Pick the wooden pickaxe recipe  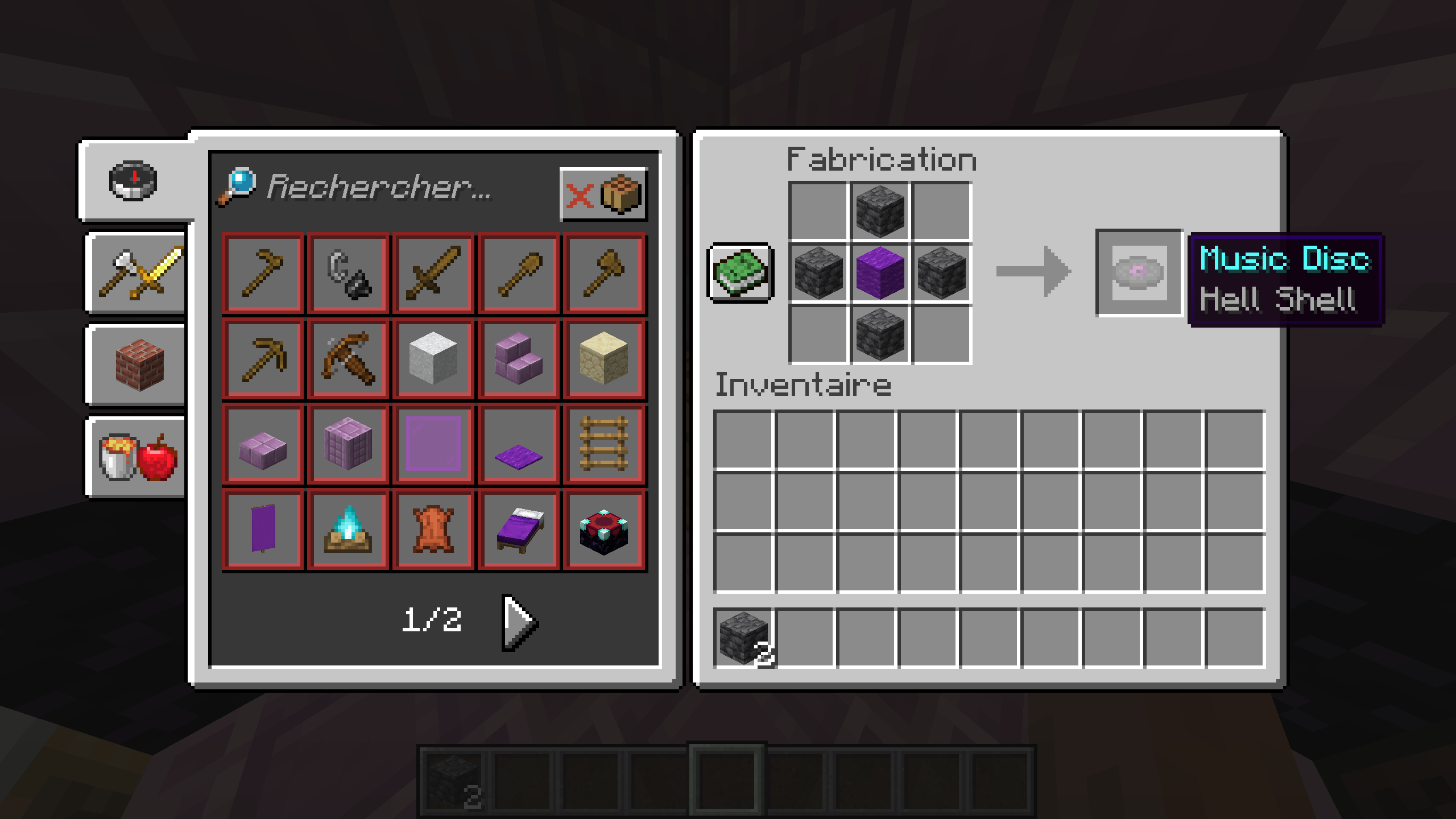pyautogui.click(x=263, y=358)
